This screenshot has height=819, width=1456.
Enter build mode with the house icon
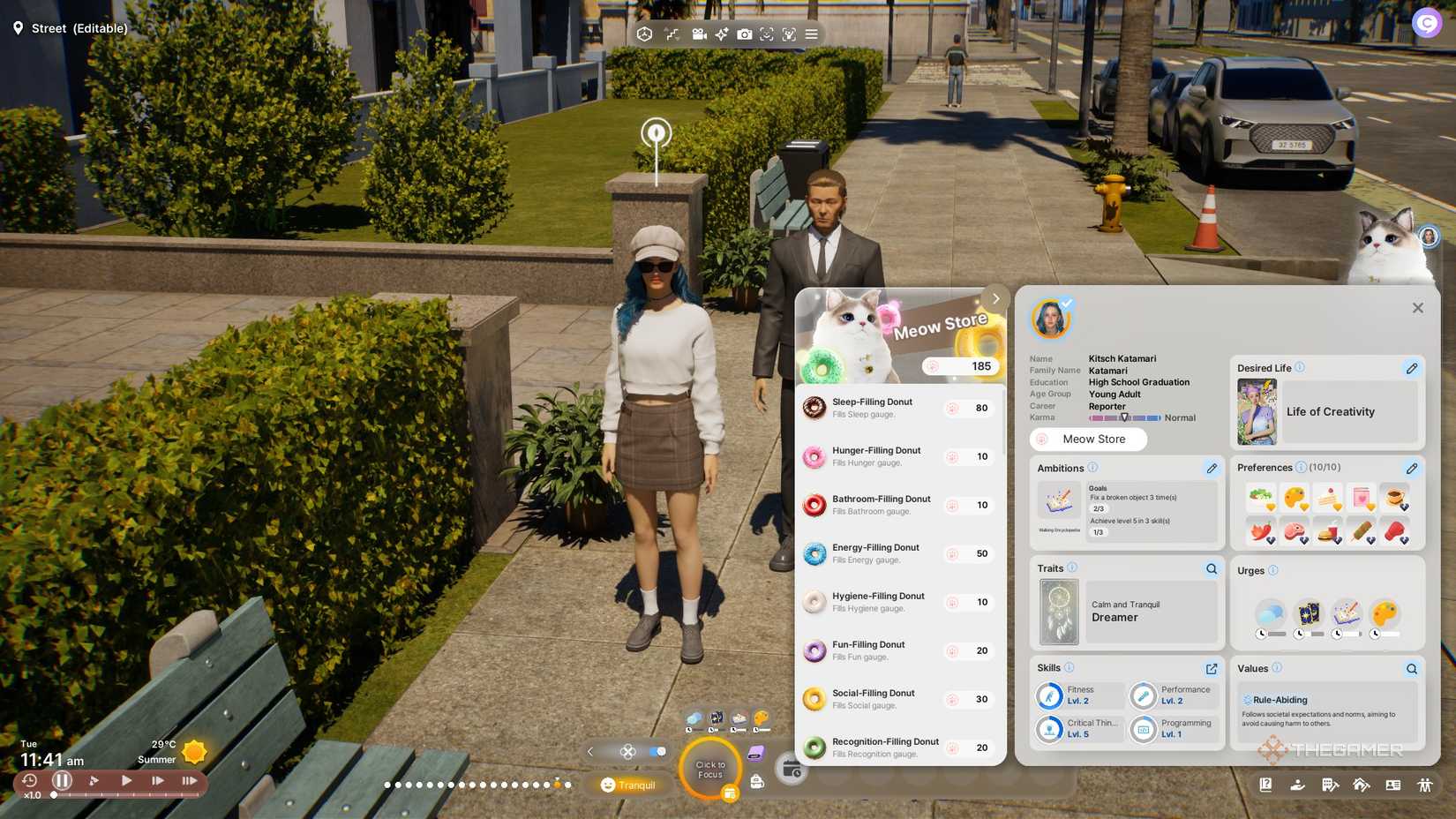pyautogui.click(x=1362, y=784)
